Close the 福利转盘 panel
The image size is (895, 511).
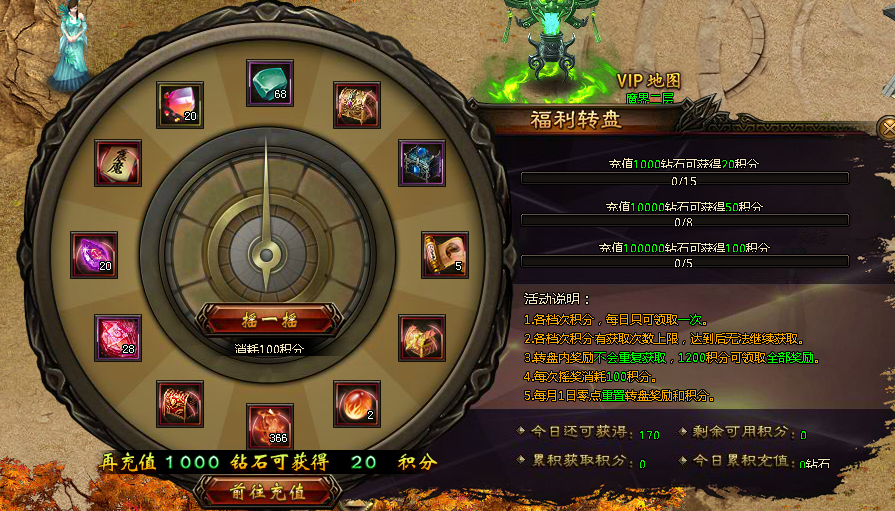pyautogui.click(x=887, y=127)
